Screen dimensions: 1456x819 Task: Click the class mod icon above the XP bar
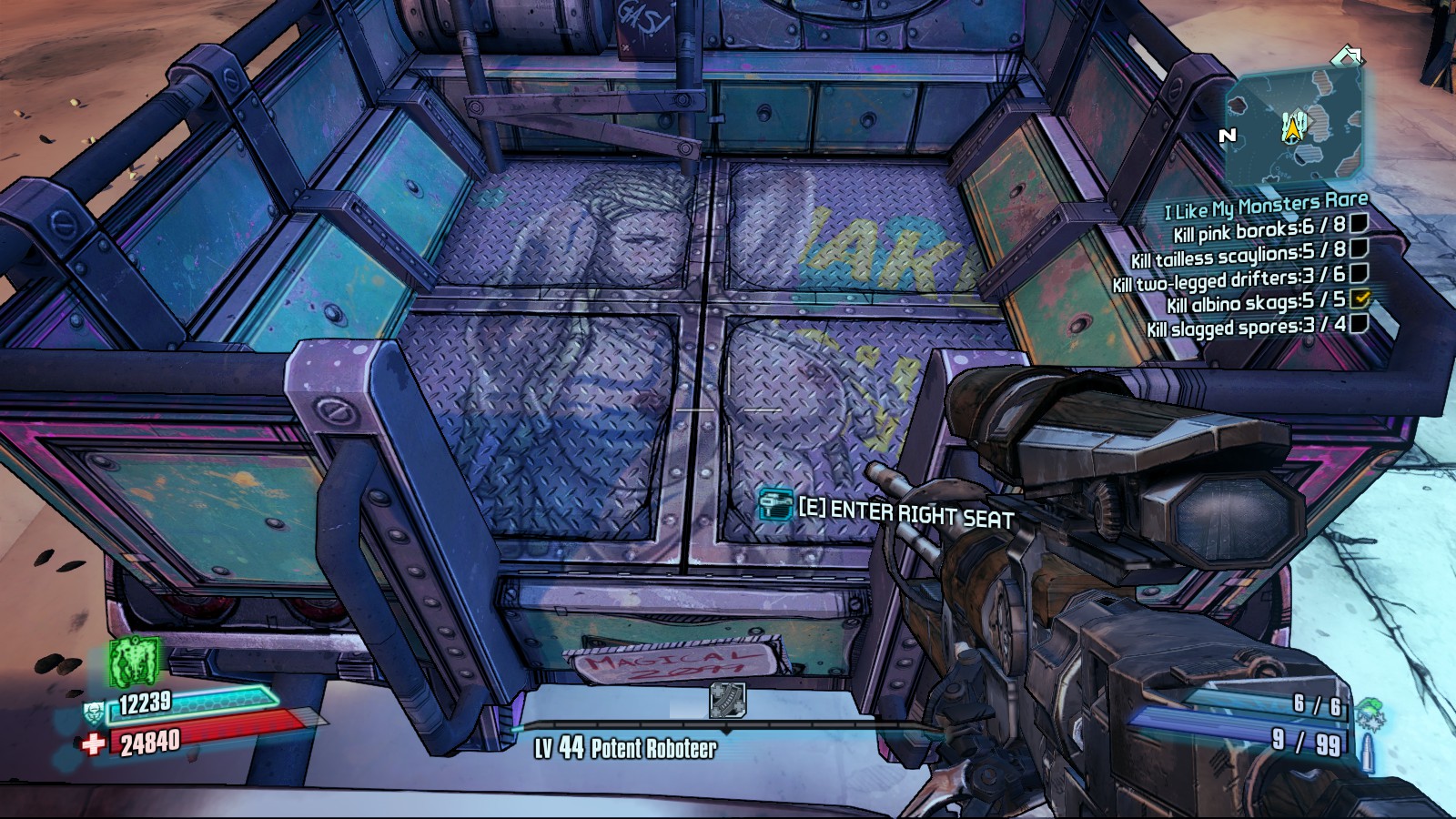(727, 701)
